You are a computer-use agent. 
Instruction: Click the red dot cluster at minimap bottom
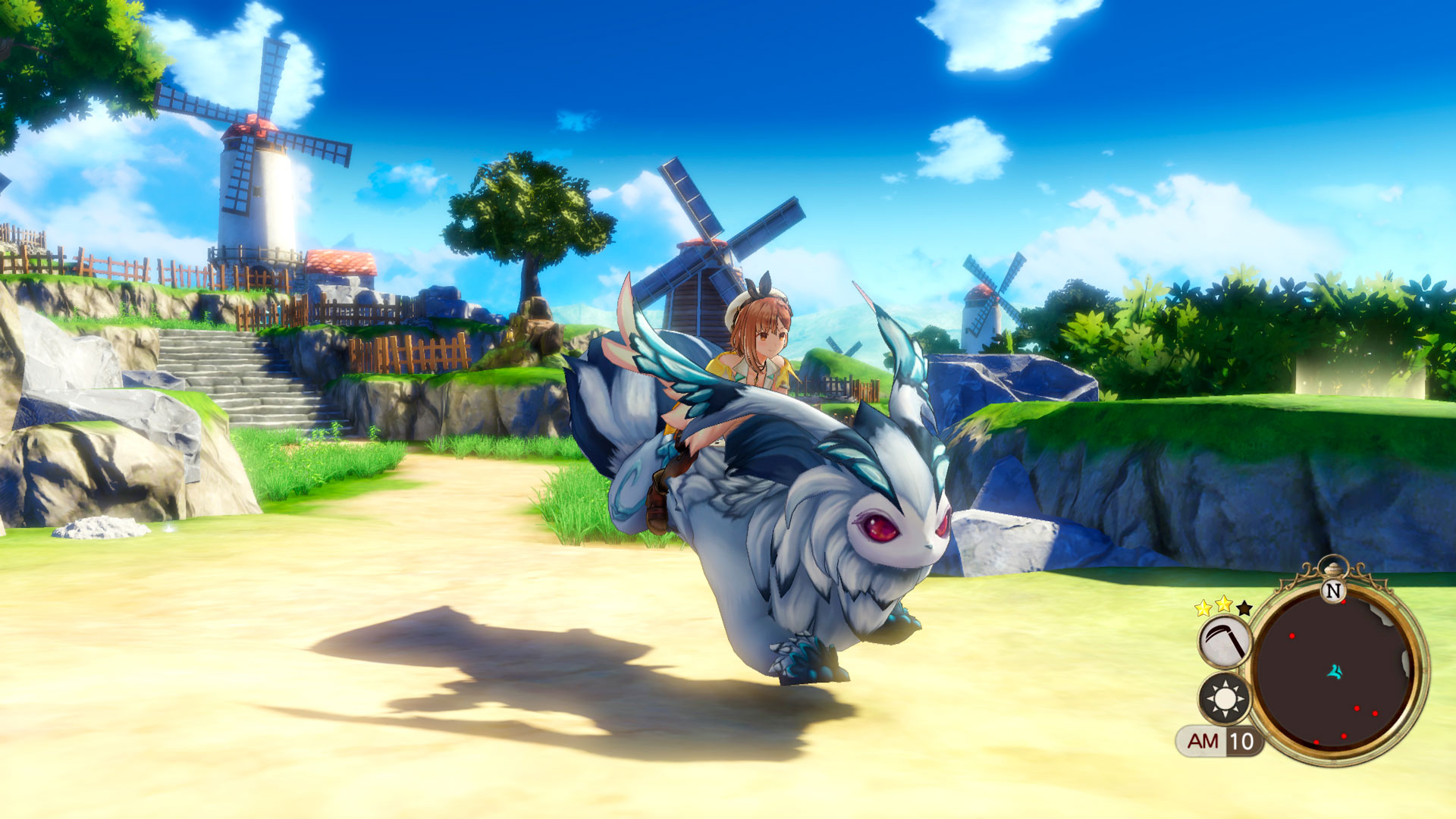(x=1344, y=736)
